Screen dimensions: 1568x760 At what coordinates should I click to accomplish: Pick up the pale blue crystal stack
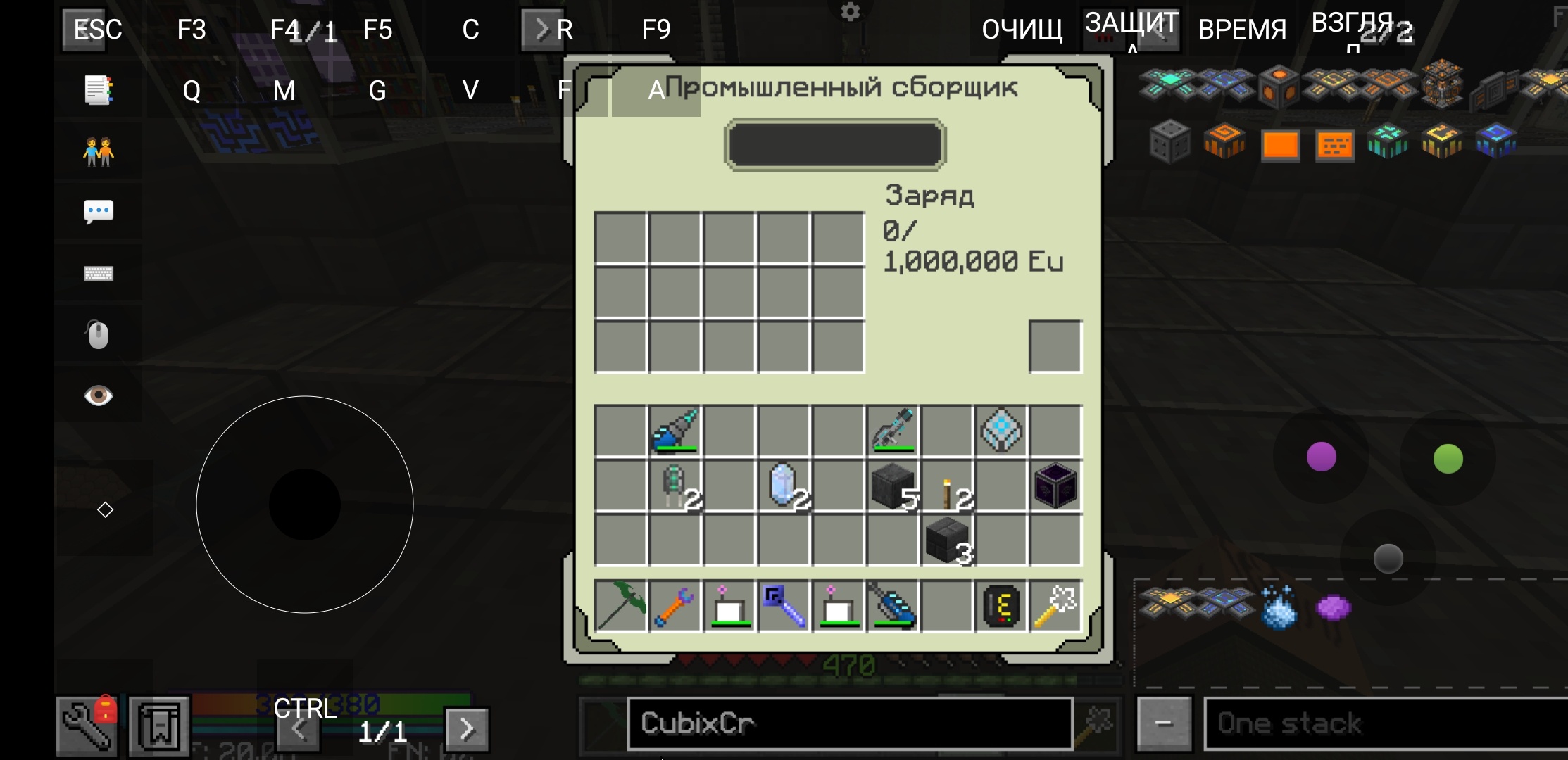784,486
